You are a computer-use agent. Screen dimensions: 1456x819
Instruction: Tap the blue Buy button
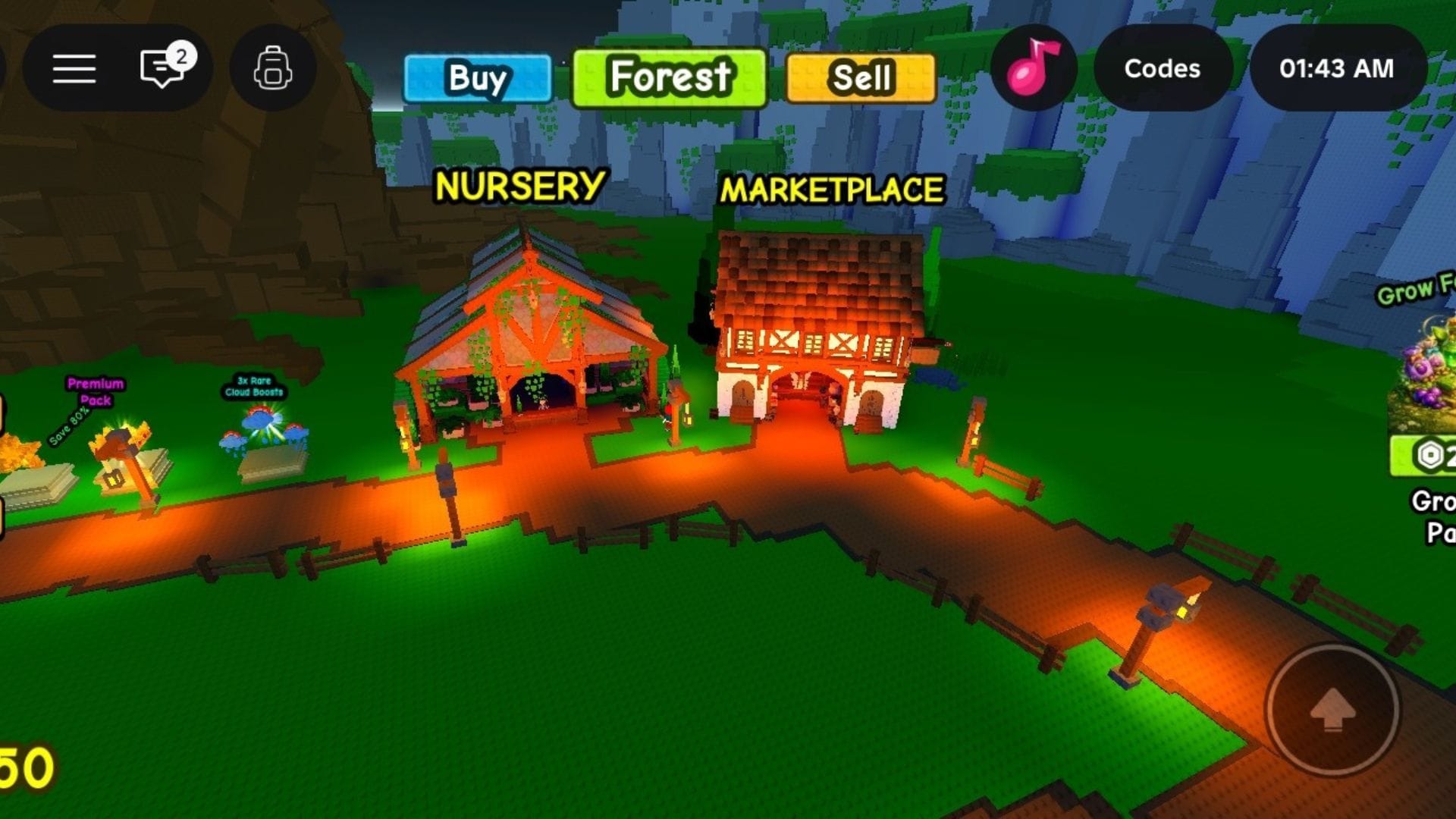click(x=478, y=78)
